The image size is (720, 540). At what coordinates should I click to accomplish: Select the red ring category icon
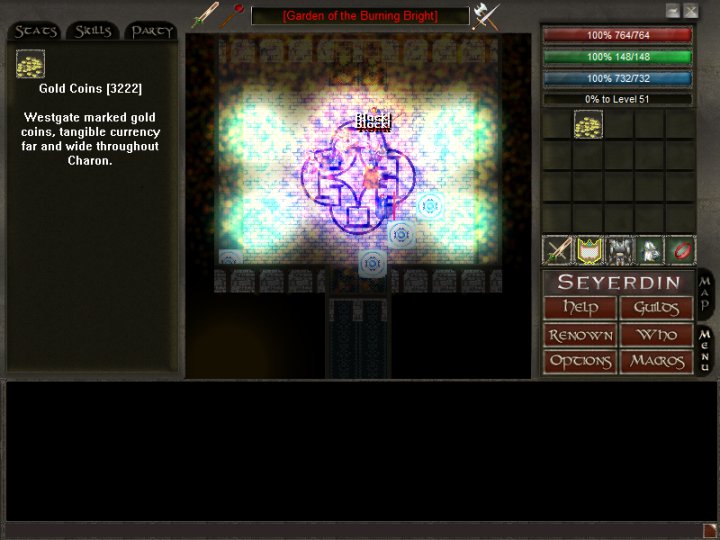click(681, 250)
